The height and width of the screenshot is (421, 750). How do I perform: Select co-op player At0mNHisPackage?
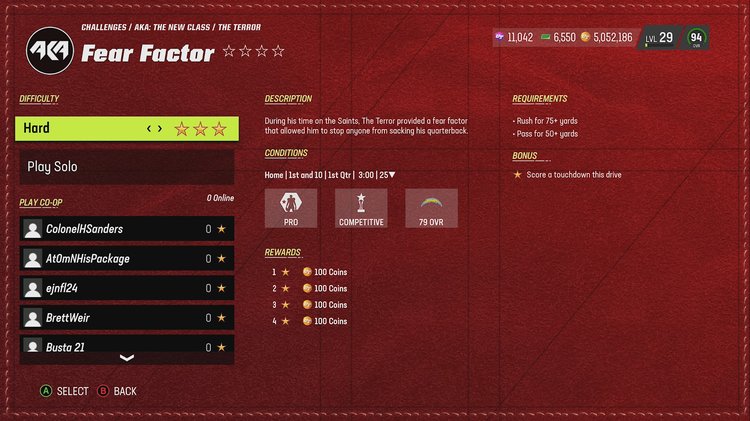(x=127, y=259)
